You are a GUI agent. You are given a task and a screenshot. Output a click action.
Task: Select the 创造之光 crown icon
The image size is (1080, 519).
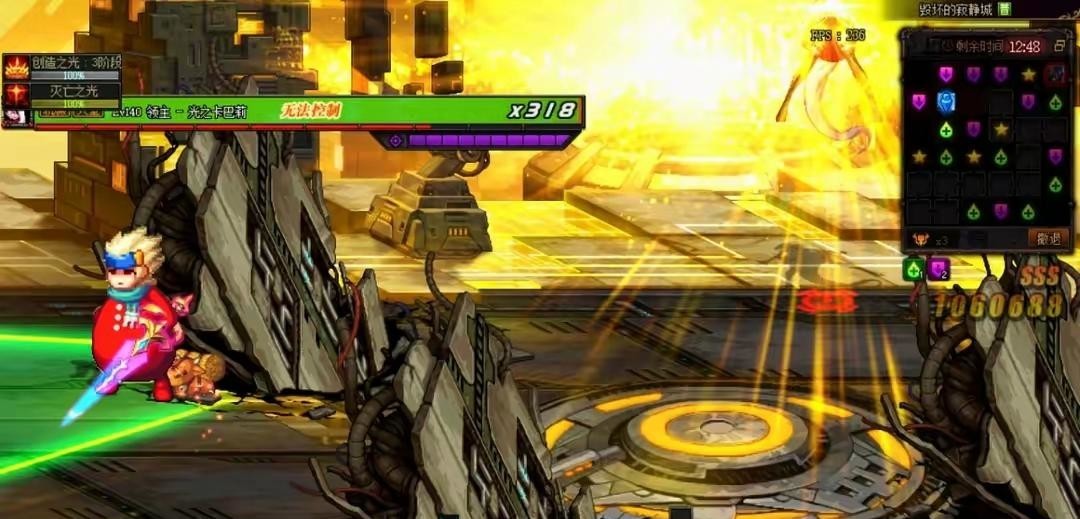click(16, 68)
